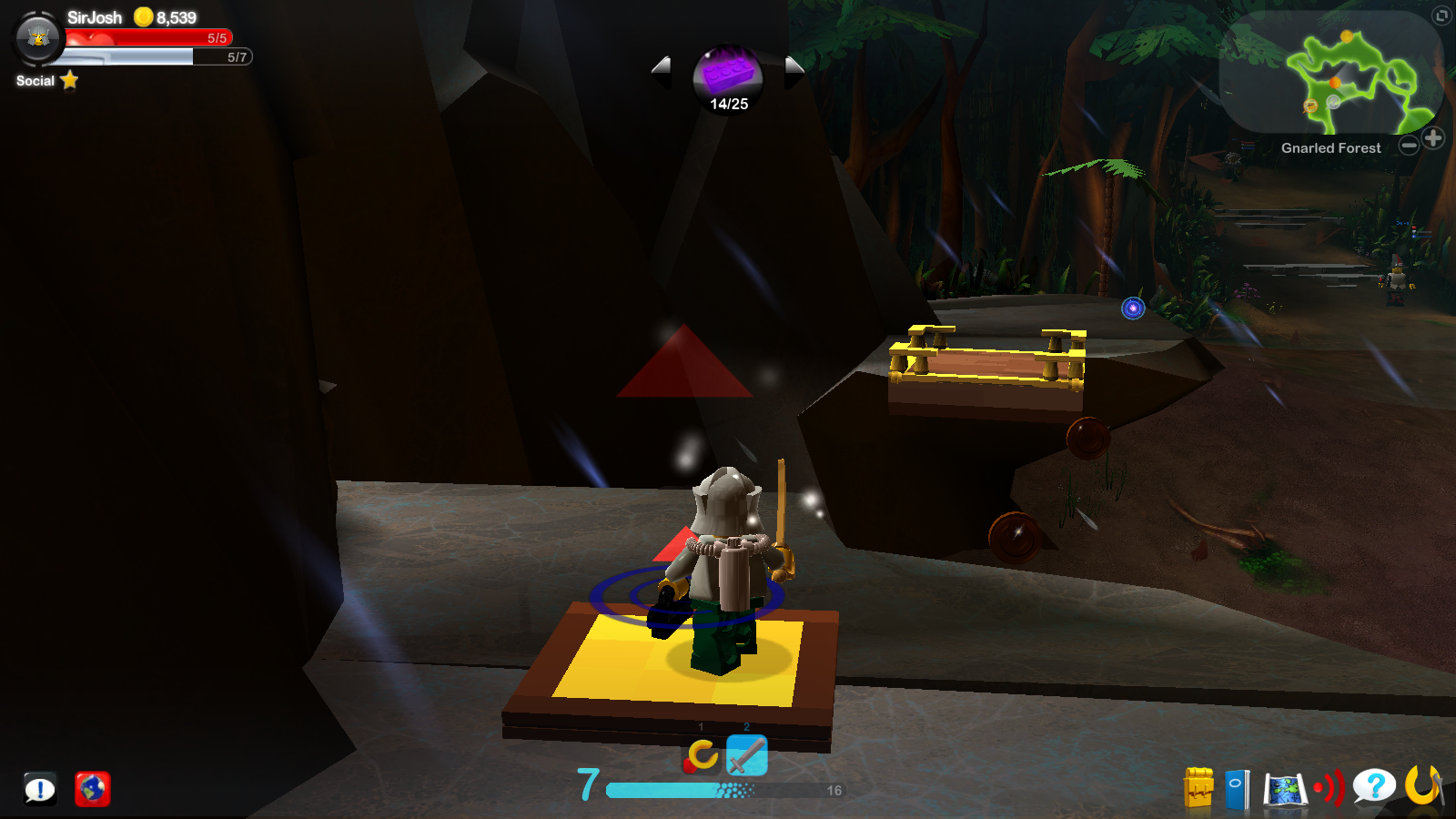Zoom in the minimap with plus button
Screen dimensions: 1456x819
tap(1435, 139)
